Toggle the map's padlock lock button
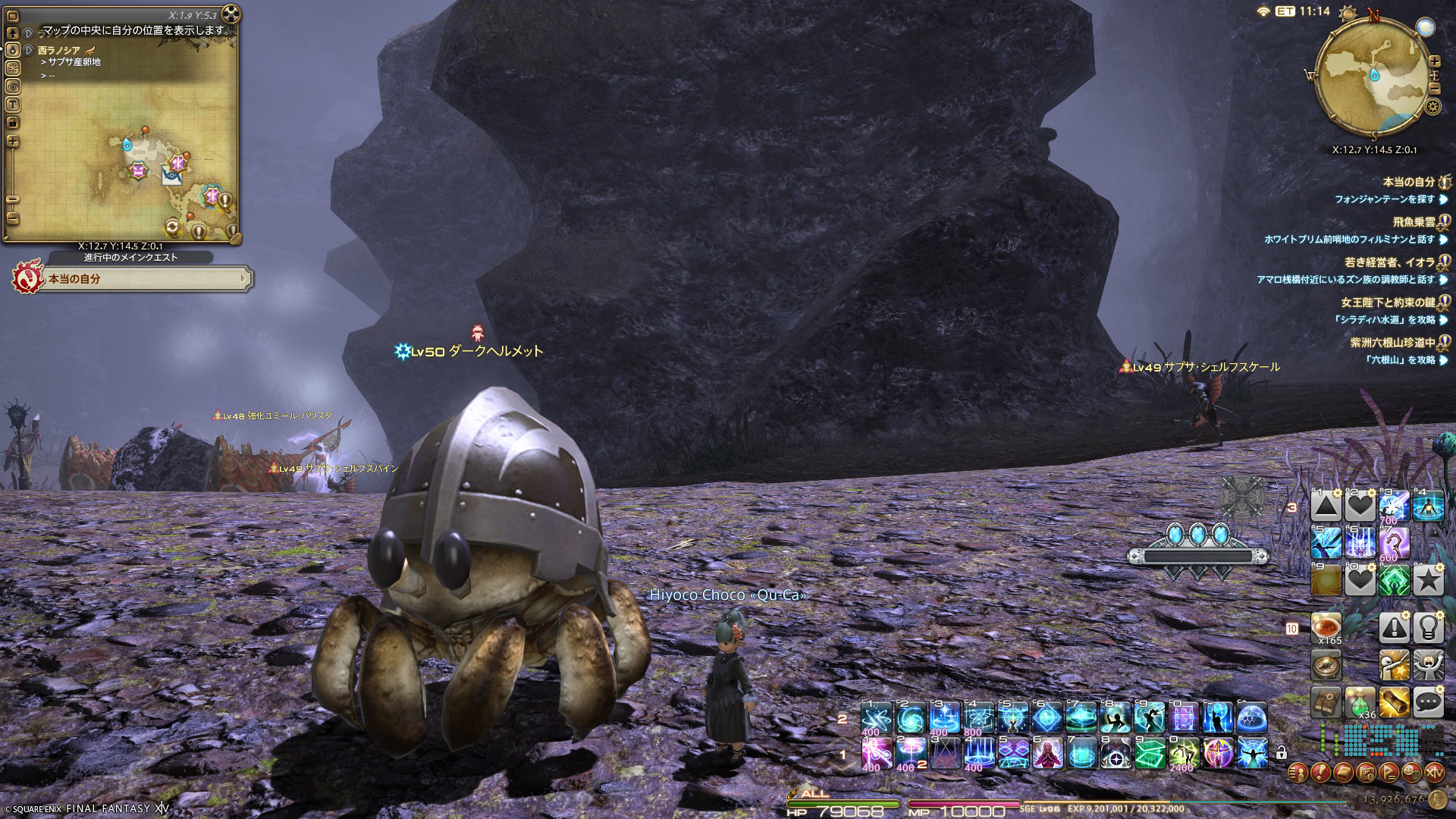This screenshot has height=819, width=1456. (x=13, y=123)
